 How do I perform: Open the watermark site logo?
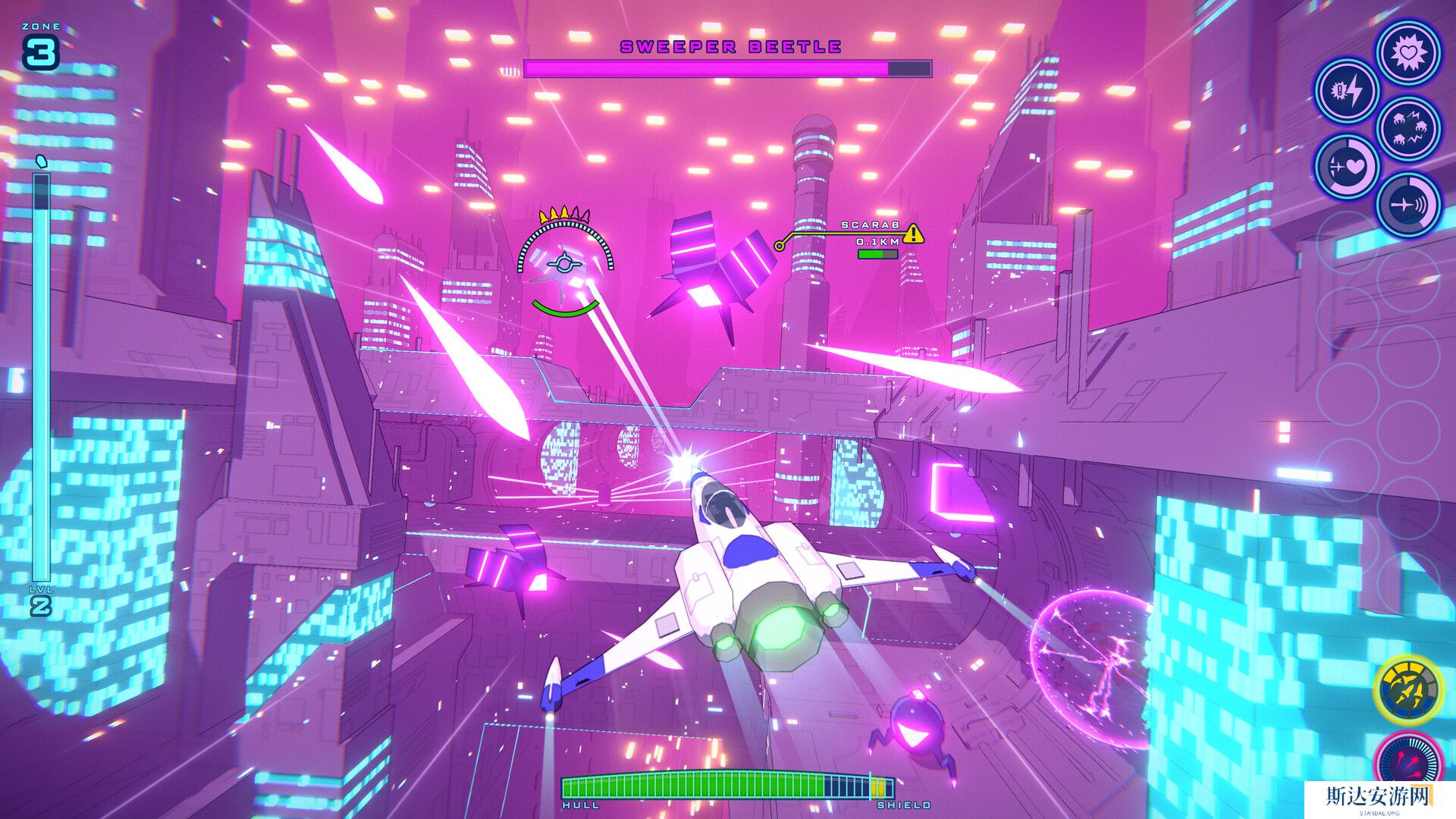pos(1379,799)
